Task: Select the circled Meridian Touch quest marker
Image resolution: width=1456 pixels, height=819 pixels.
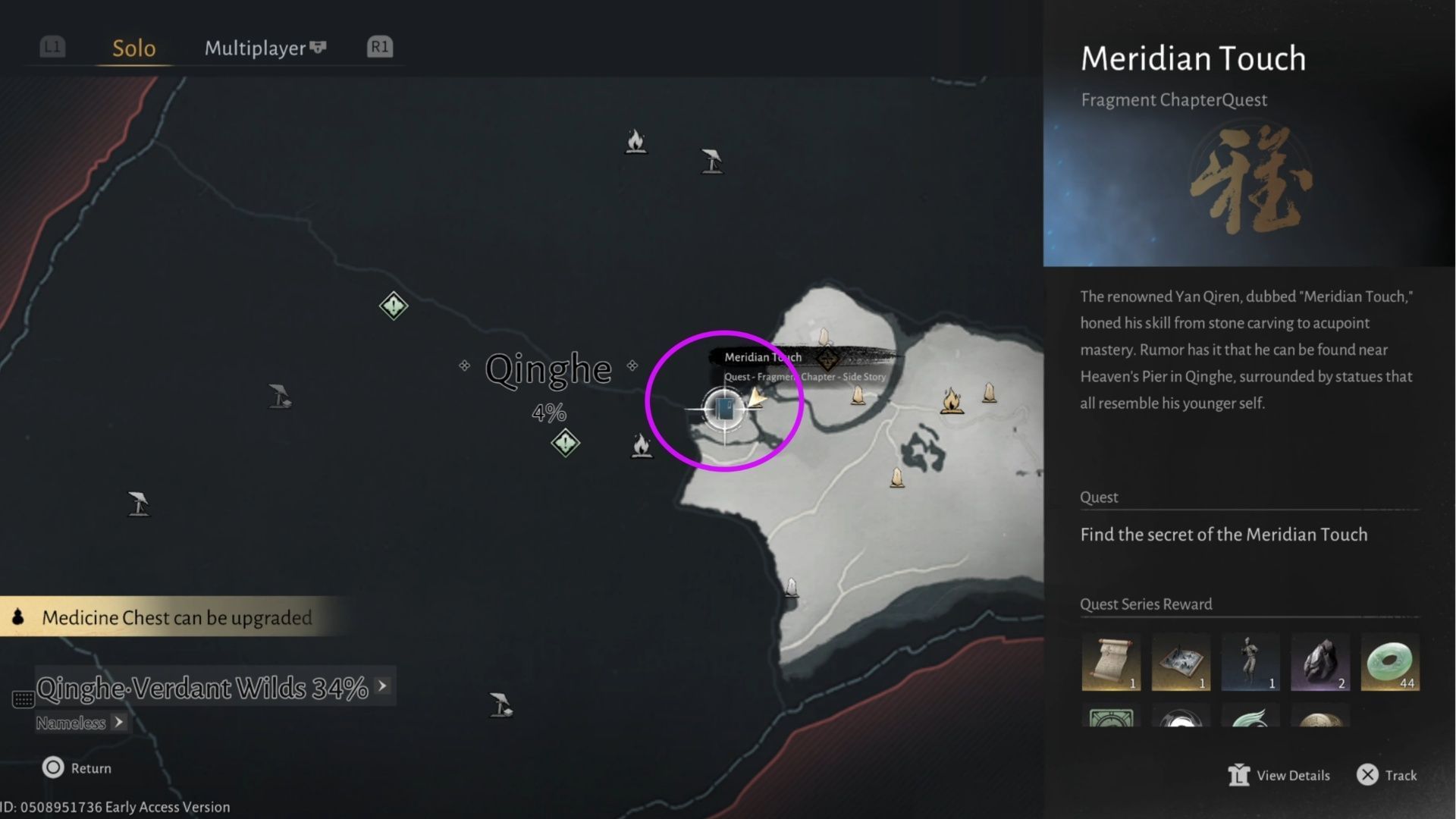Action: click(x=724, y=408)
